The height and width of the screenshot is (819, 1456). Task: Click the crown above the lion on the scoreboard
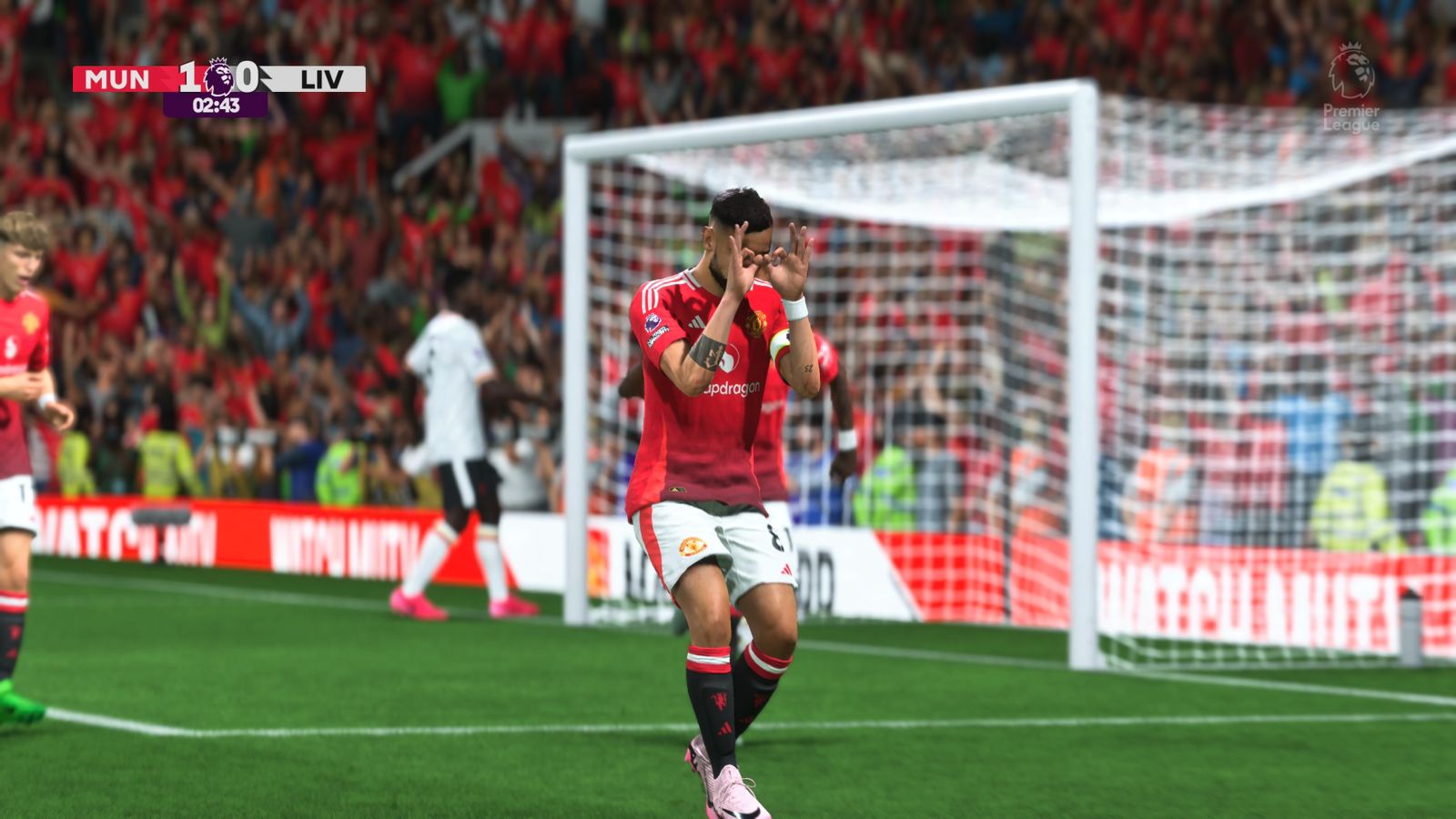(217, 61)
